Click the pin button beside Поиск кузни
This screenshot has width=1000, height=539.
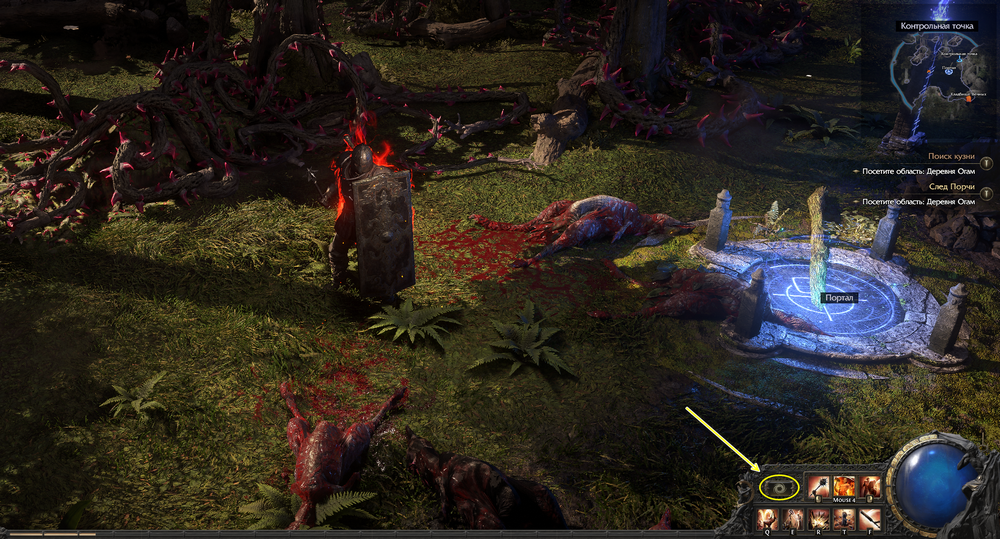click(x=986, y=162)
